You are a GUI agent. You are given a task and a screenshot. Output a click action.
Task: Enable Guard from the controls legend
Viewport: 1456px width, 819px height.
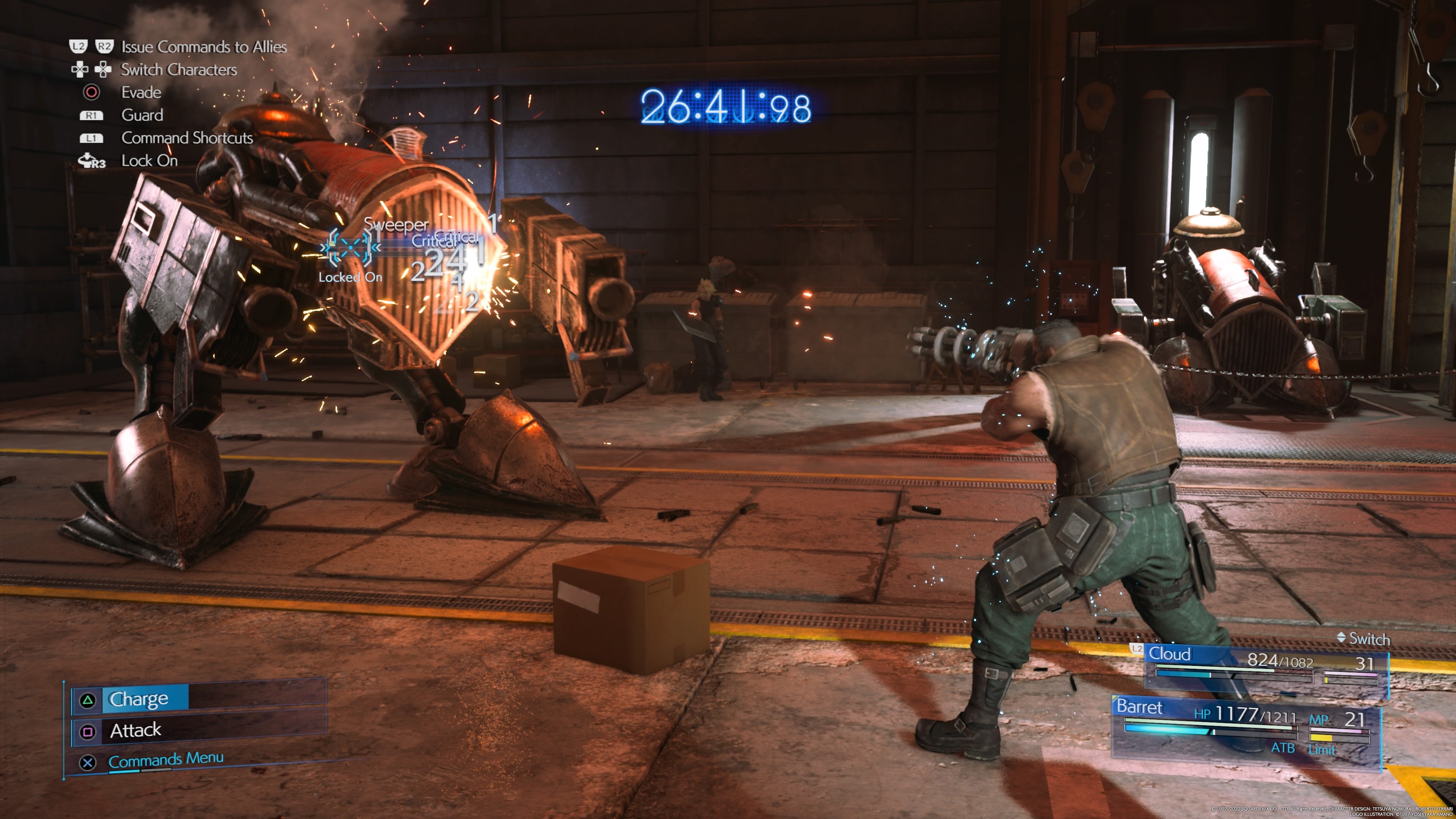click(x=141, y=115)
